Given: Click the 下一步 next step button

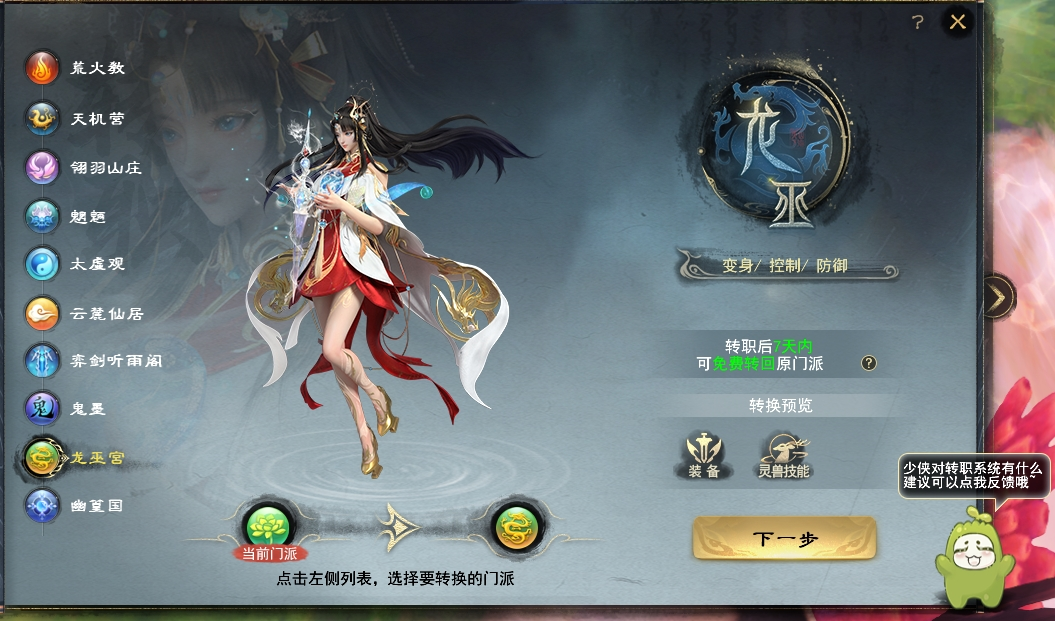Looking at the screenshot, I should click(784, 539).
